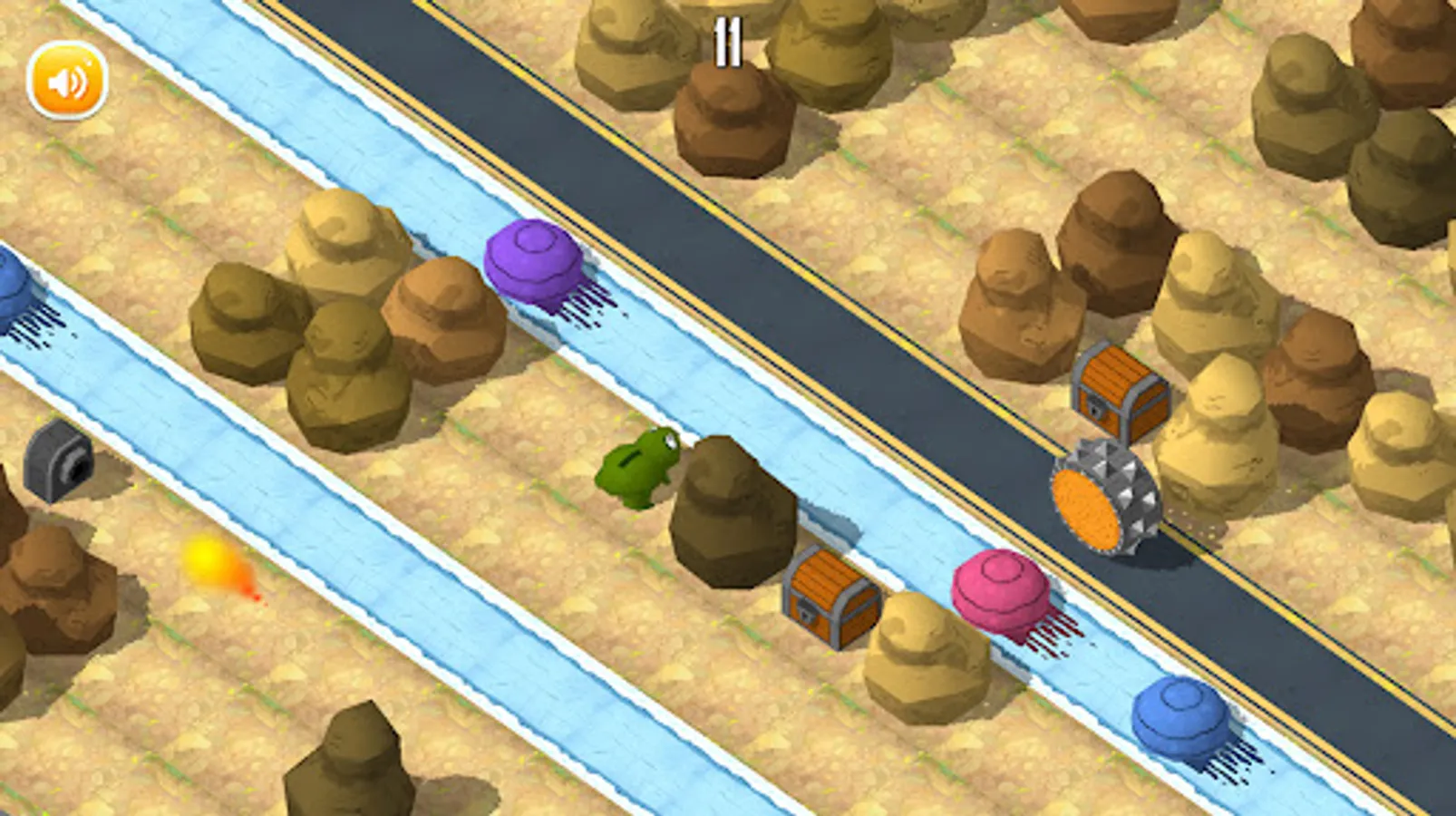Open the treasure chest near the road
Image resolution: width=1456 pixels, height=816 pixels.
click(1120, 390)
